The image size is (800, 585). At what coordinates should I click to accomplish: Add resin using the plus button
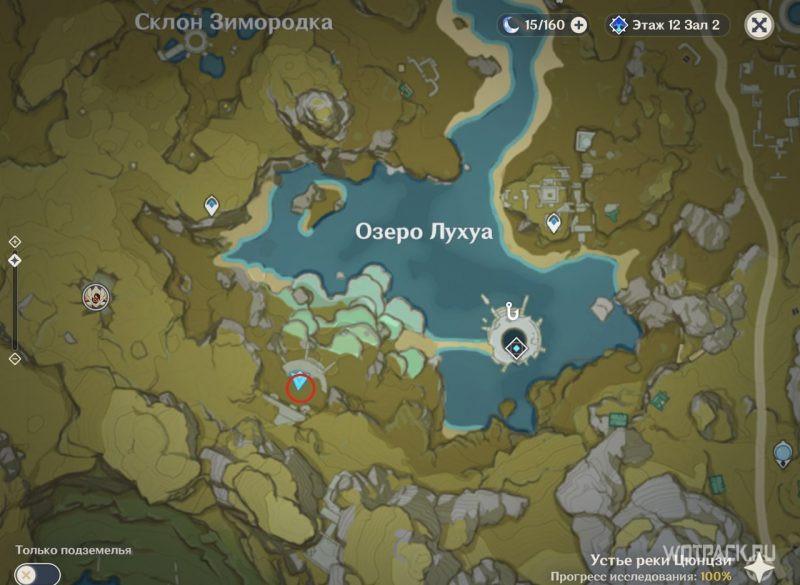click(x=578, y=25)
